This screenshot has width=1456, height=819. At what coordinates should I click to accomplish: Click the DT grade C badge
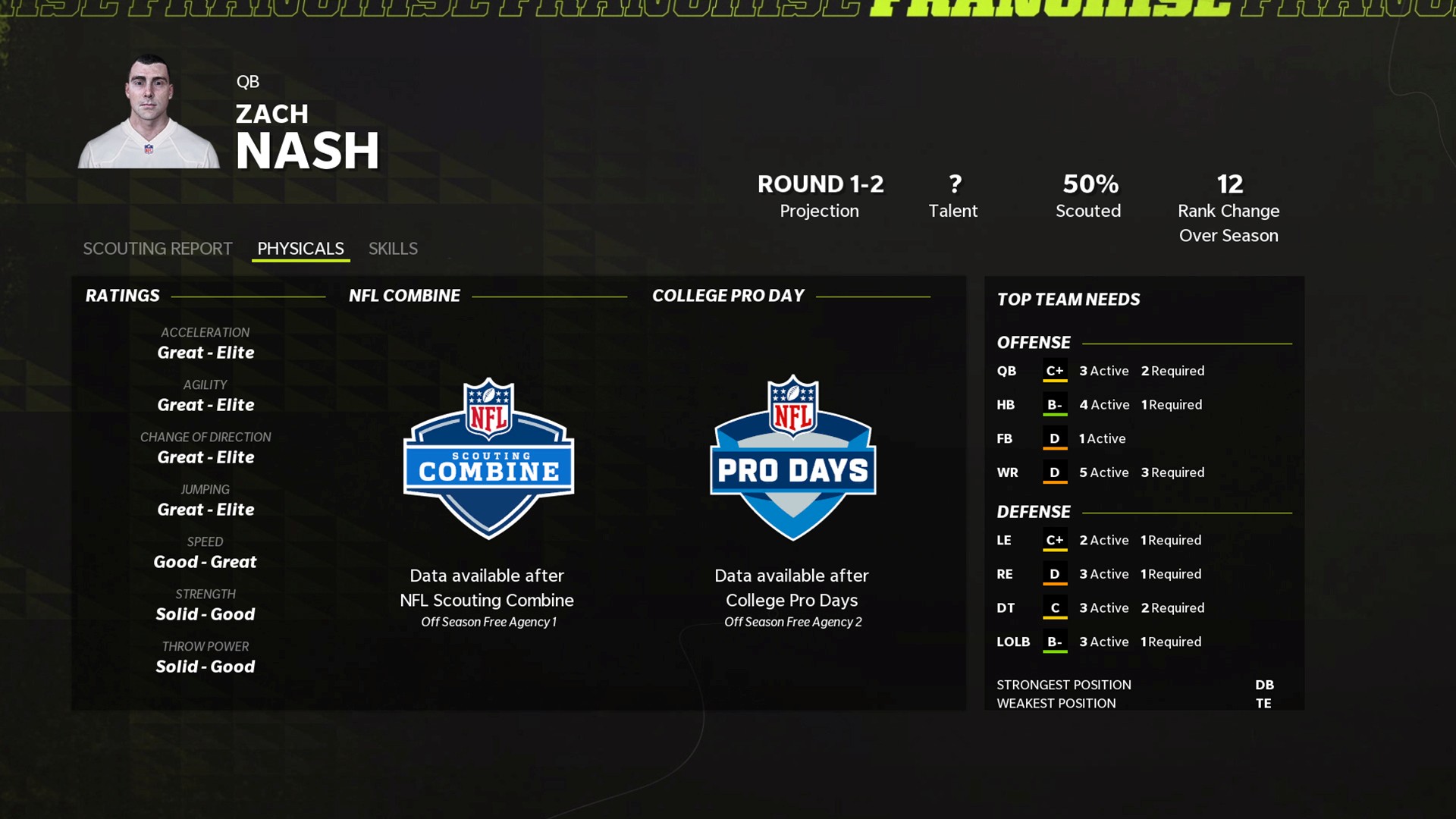(x=1055, y=607)
